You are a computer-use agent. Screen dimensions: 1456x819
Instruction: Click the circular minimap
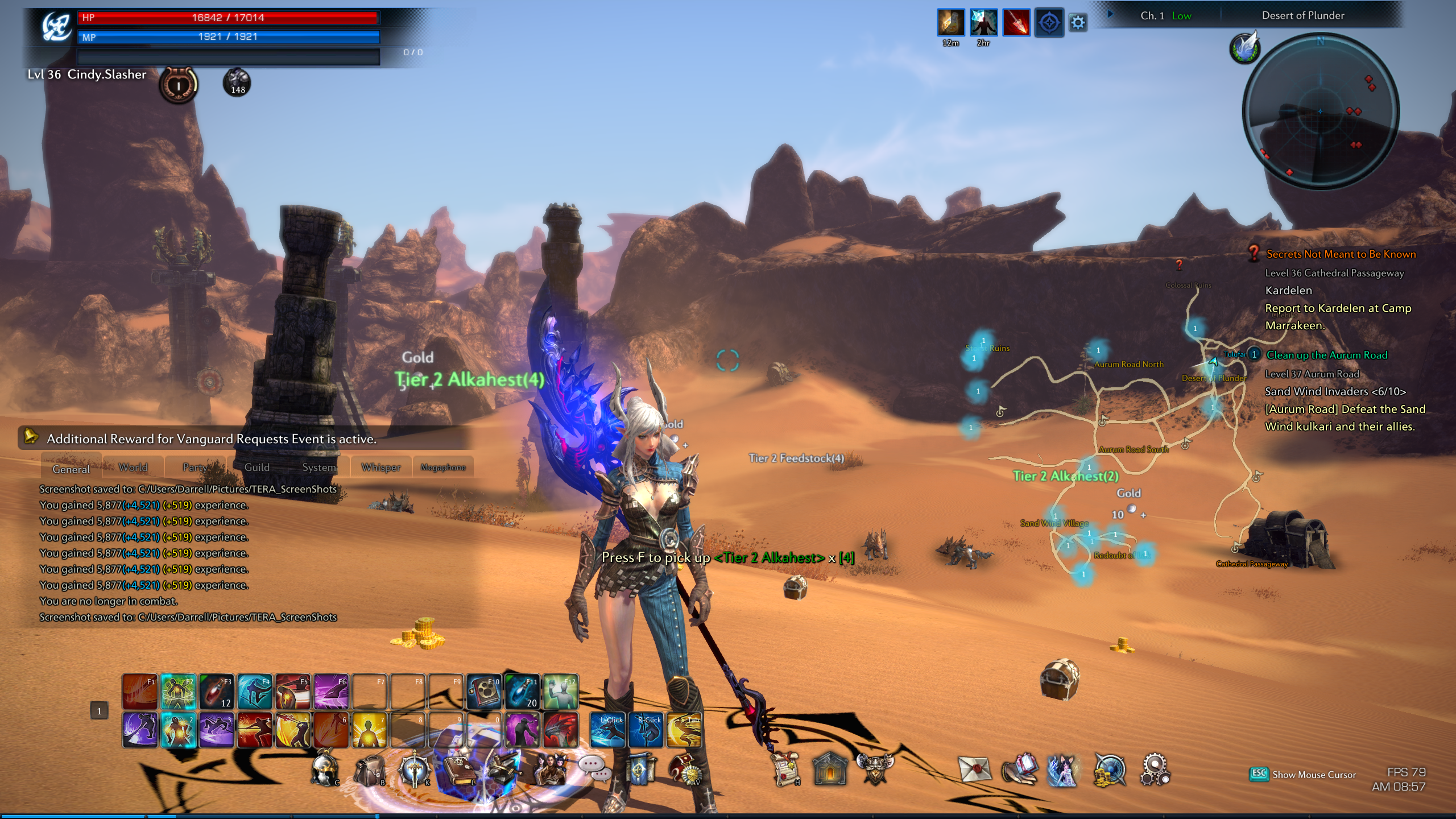coord(1320,110)
